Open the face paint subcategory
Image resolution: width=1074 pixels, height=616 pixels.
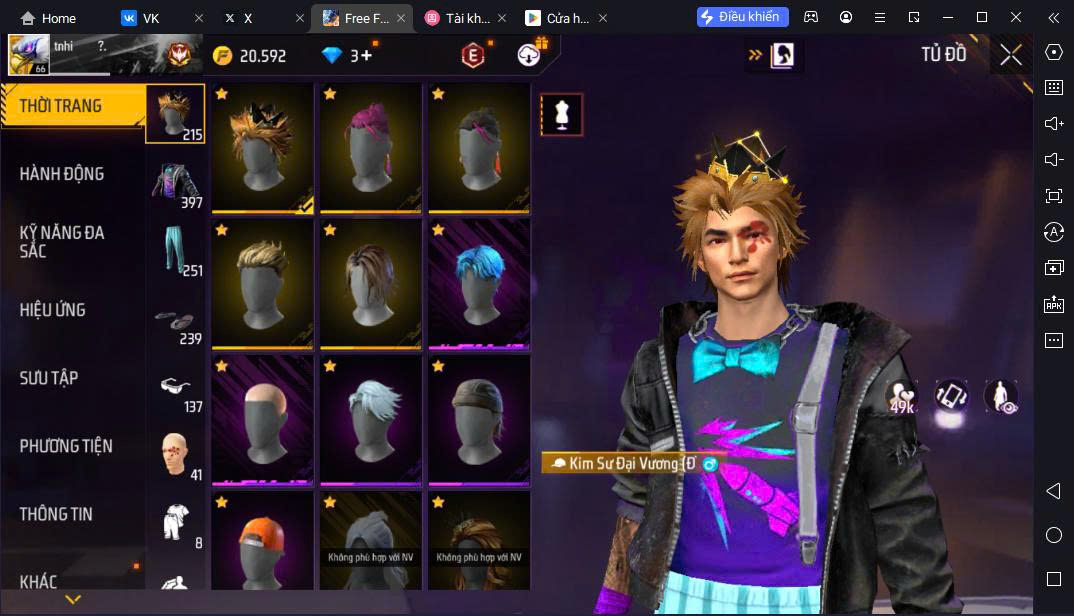coord(176,456)
